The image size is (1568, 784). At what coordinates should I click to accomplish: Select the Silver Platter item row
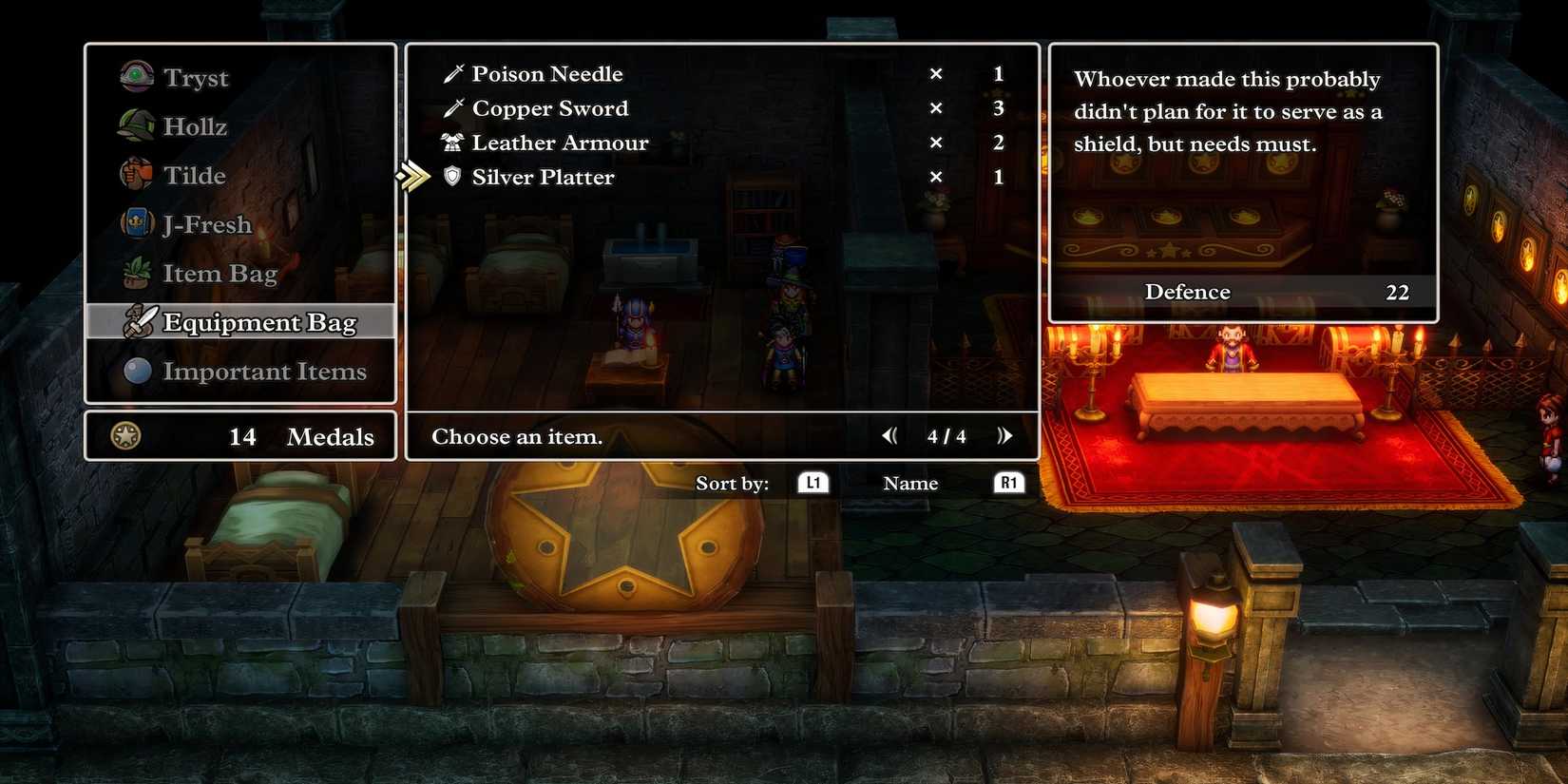(542, 176)
